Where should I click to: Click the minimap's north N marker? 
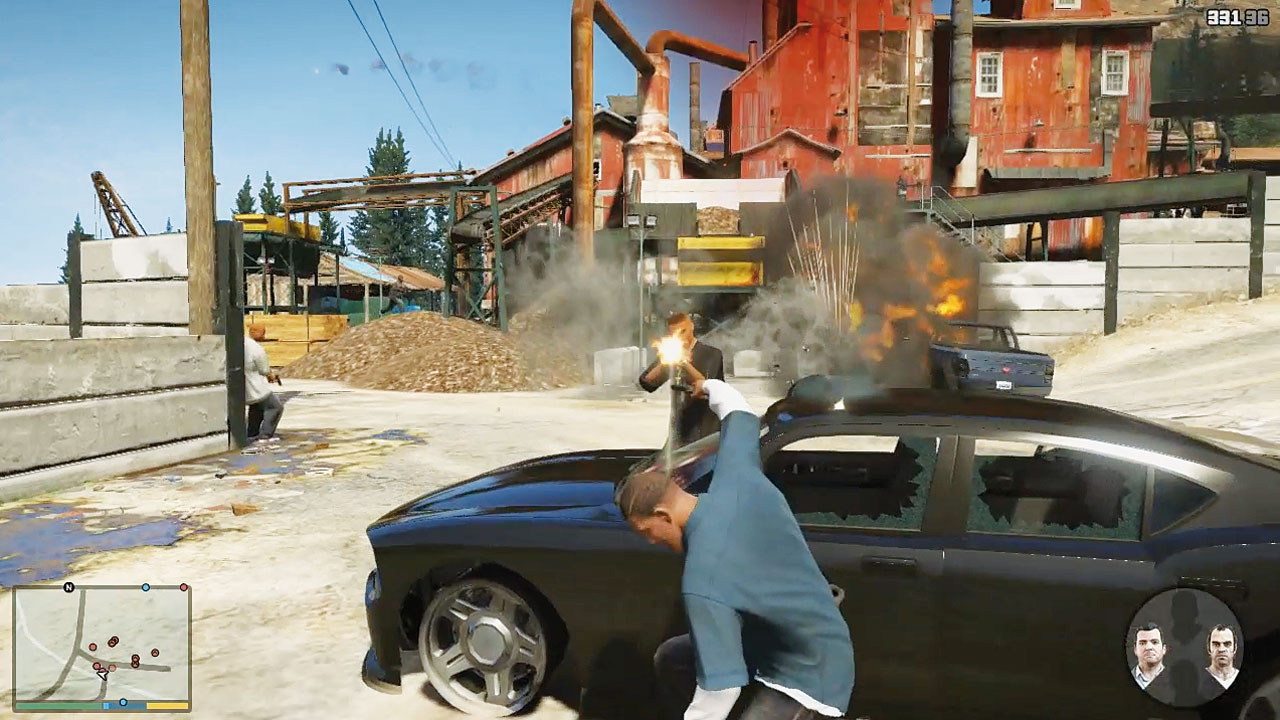[69, 587]
